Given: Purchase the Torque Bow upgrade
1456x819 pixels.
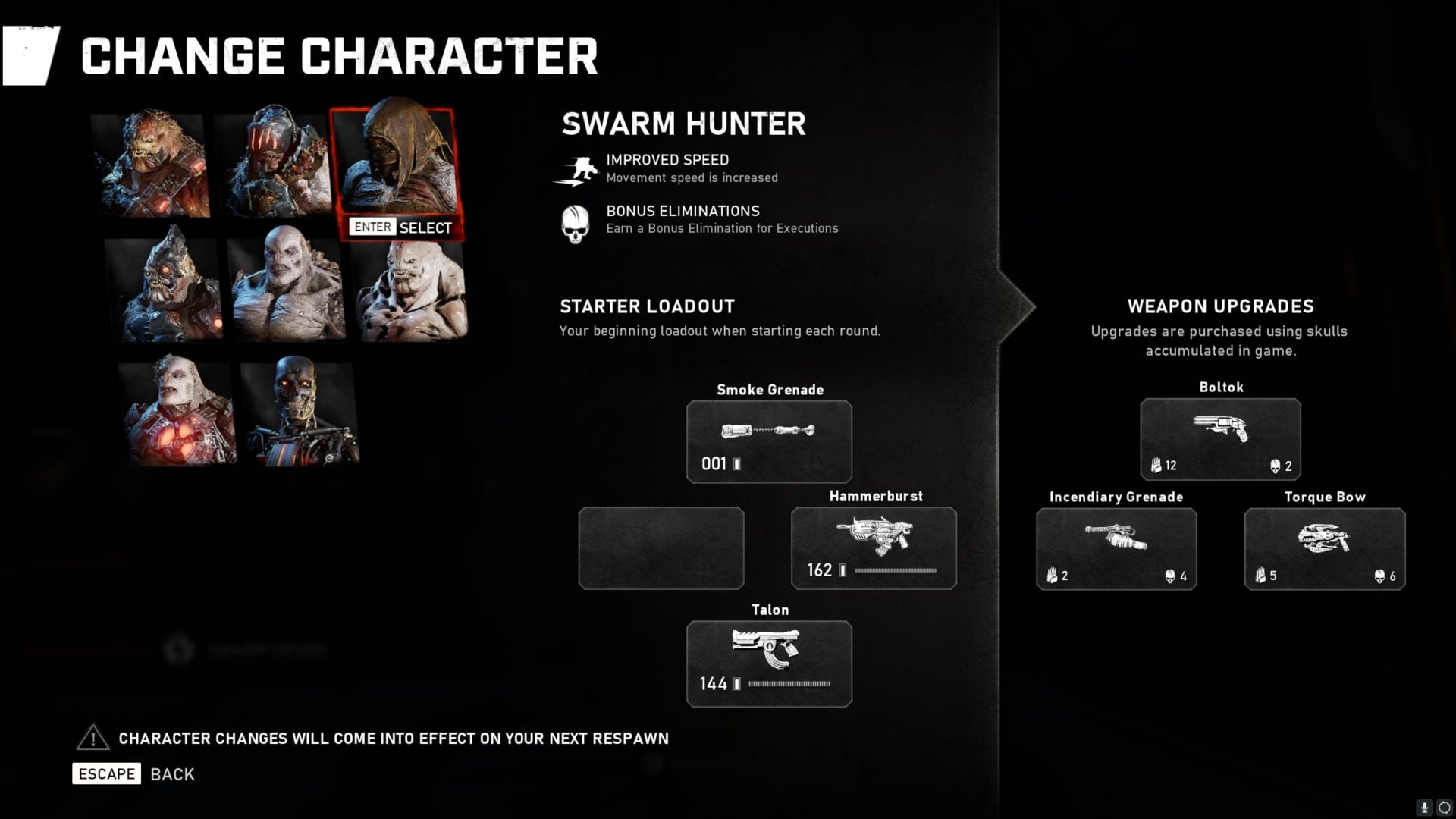Looking at the screenshot, I should click(1324, 548).
